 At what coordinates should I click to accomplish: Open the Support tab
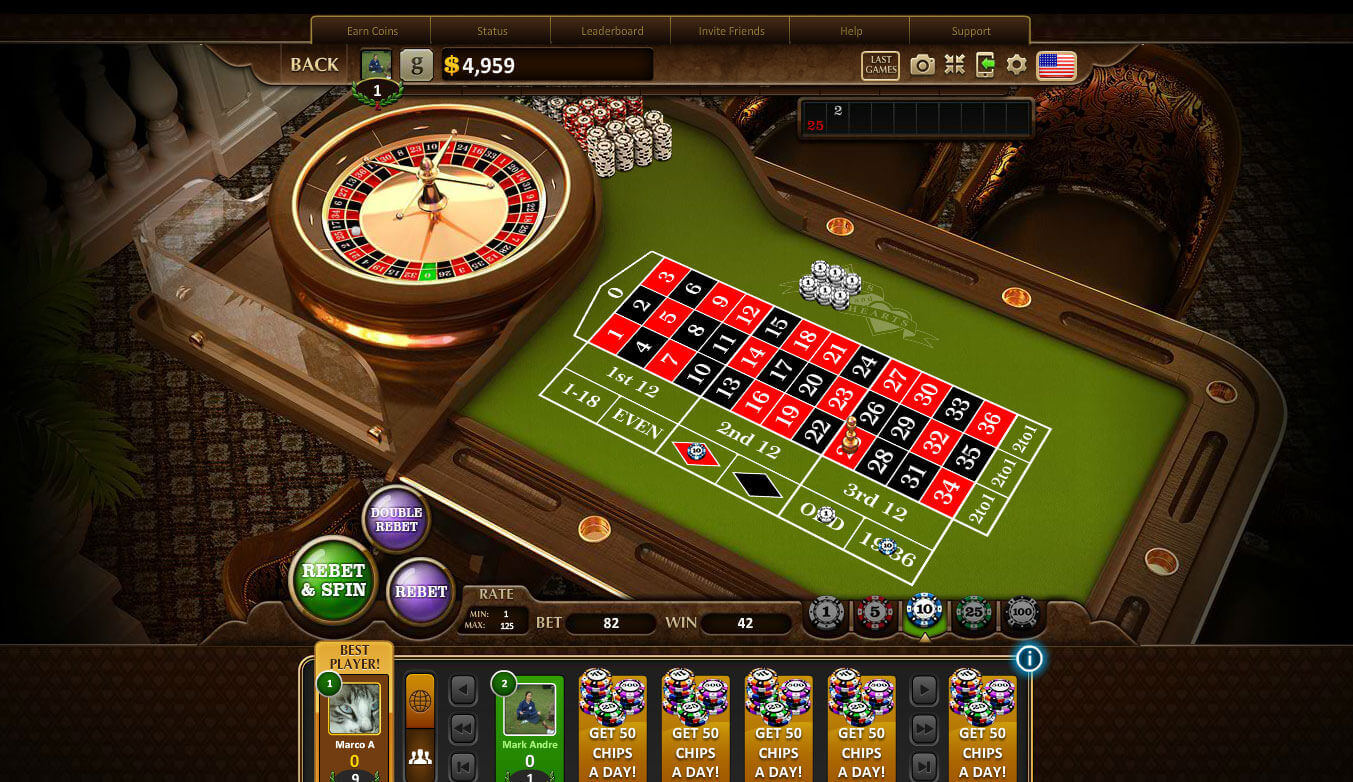coord(971,31)
